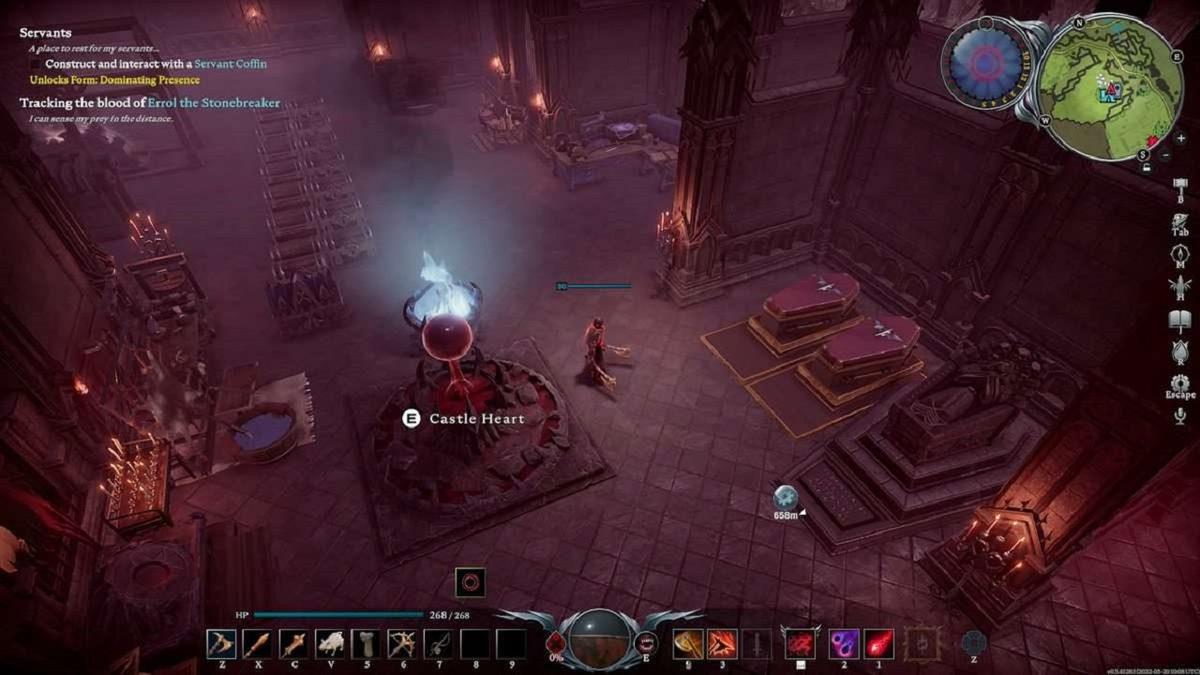The image size is (1200, 675).
Task: Select the crossbow hotbar slot
Action: click(x=402, y=643)
